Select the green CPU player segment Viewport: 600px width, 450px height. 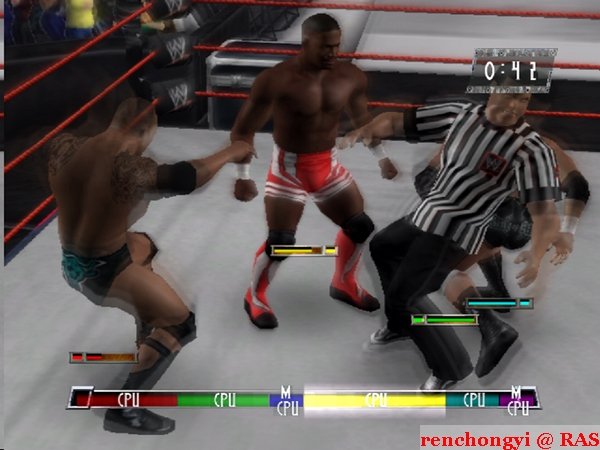click(x=226, y=399)
